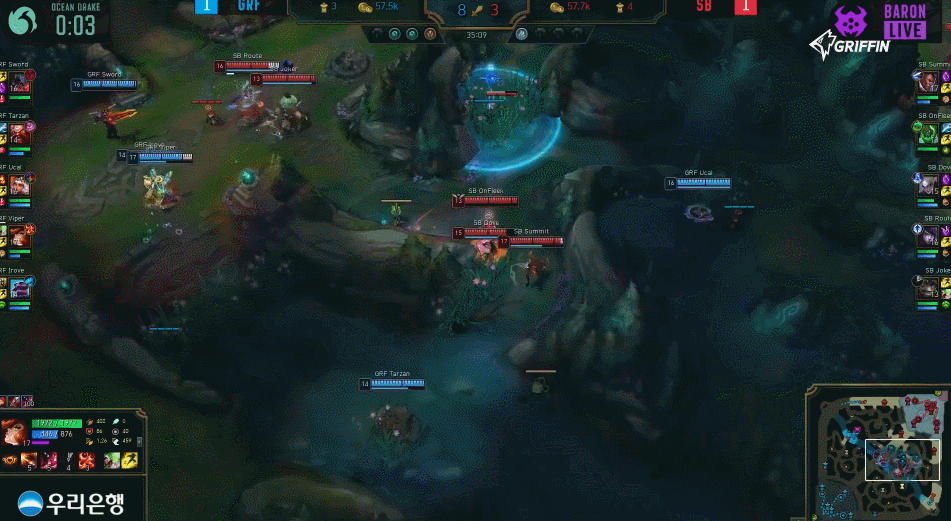
Task: Click the green Heal summoner spell icon
Action: tap(111, 460)
